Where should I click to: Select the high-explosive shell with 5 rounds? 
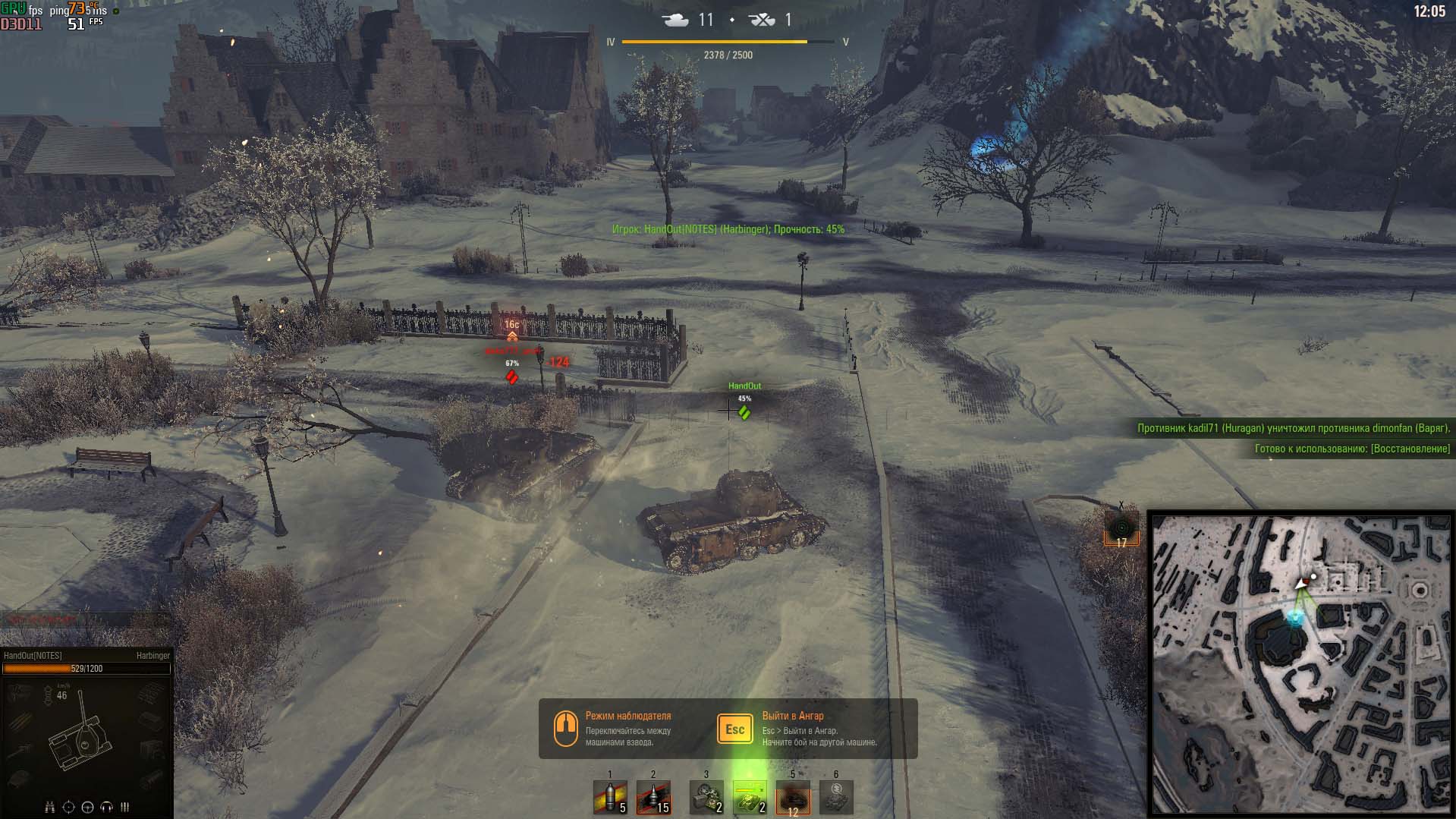610,799
